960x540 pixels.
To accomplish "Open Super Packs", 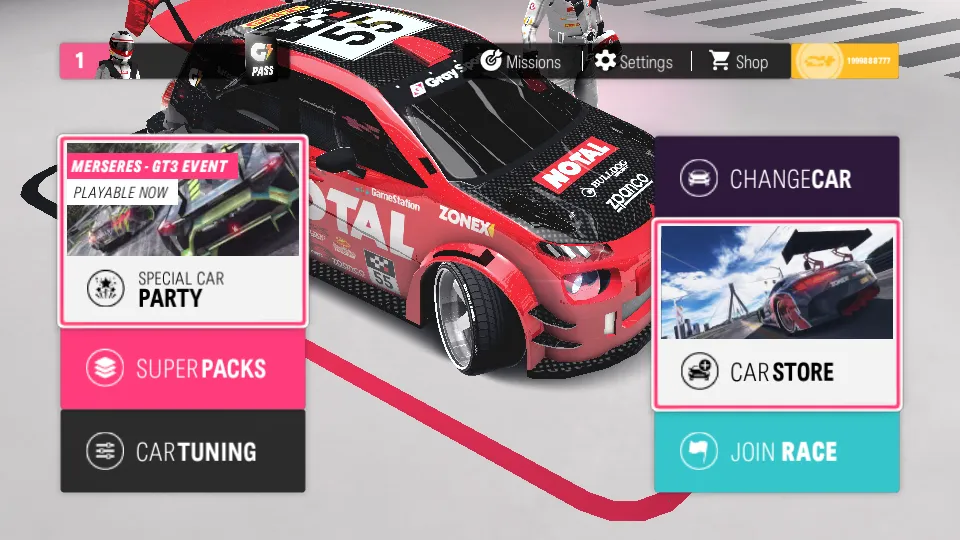I will 183,368.
